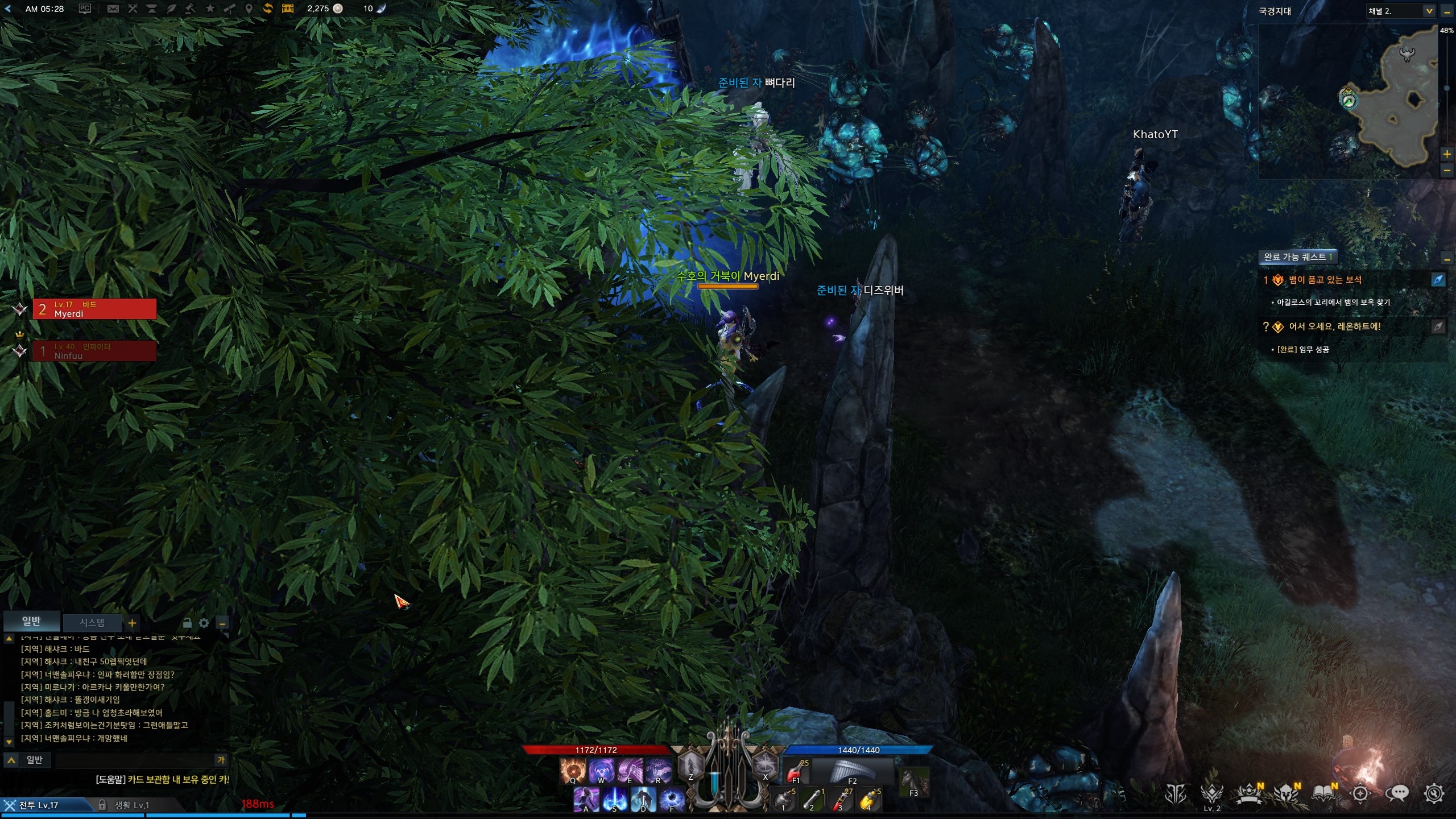1456x819 pixels.
Task: Zoom out the minimap with minus button
Action: click(x=1447, y=170)
